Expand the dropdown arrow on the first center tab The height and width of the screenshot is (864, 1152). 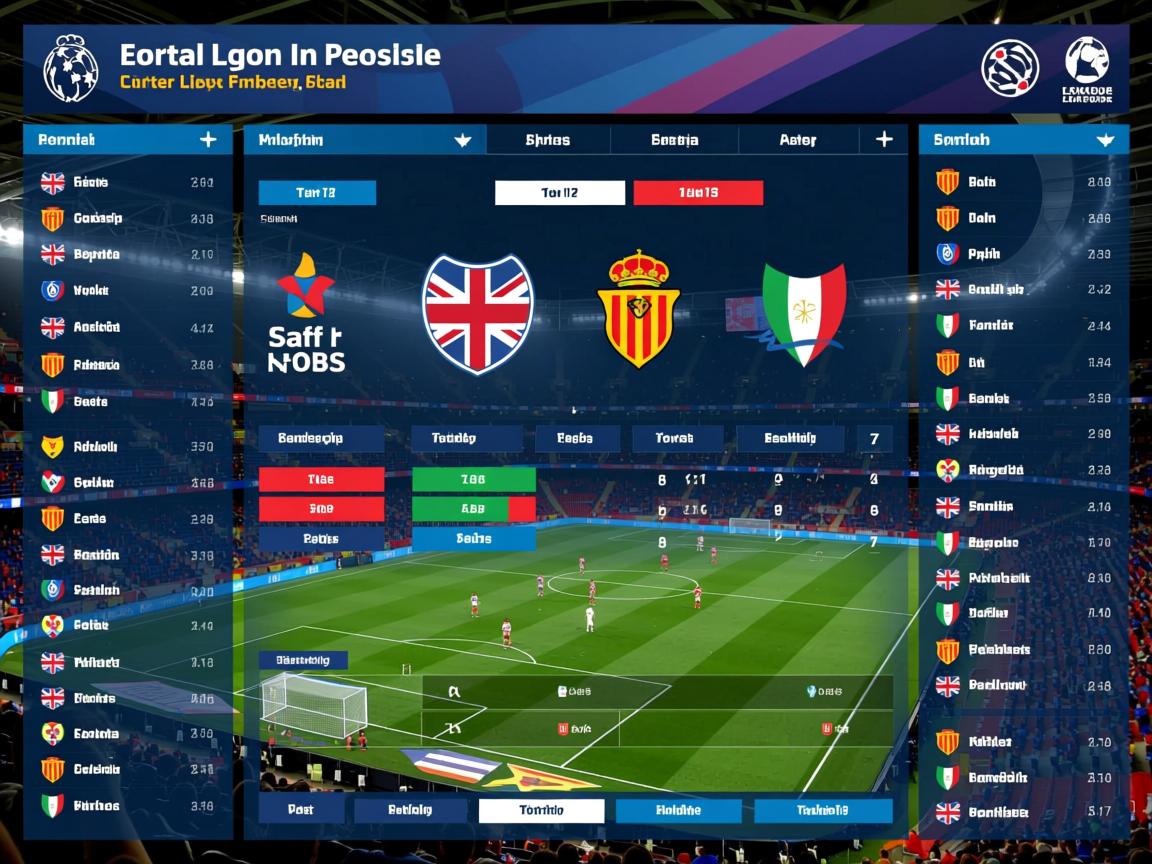point(462,140)
